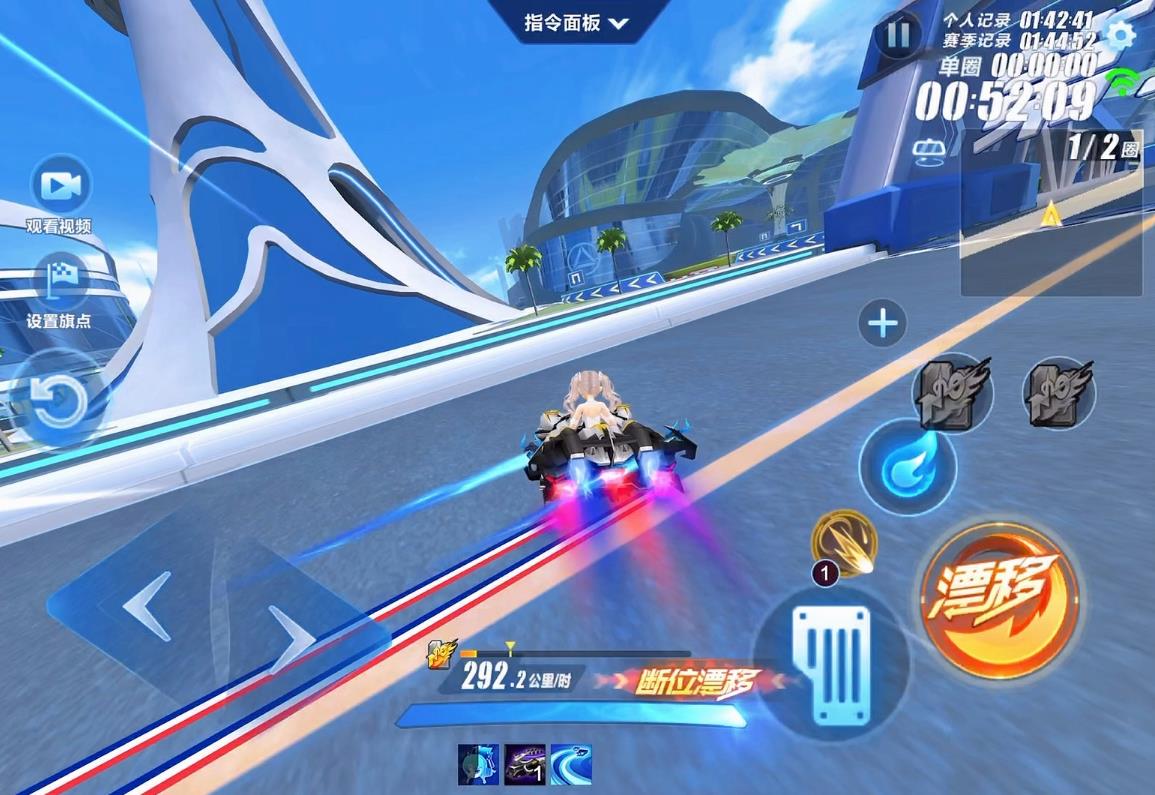The image size is (1155, 795).
Task: Select the purple car icon in bottom row
Action: [524, 765]
